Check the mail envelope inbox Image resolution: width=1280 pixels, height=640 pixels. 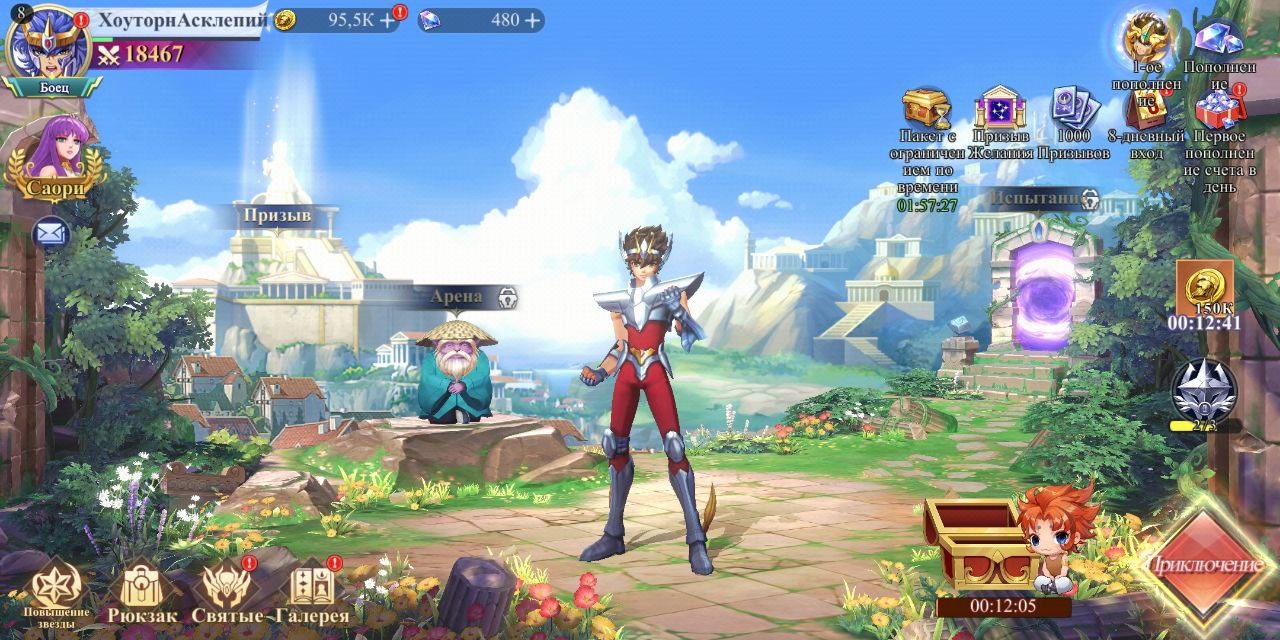(48, 233)
